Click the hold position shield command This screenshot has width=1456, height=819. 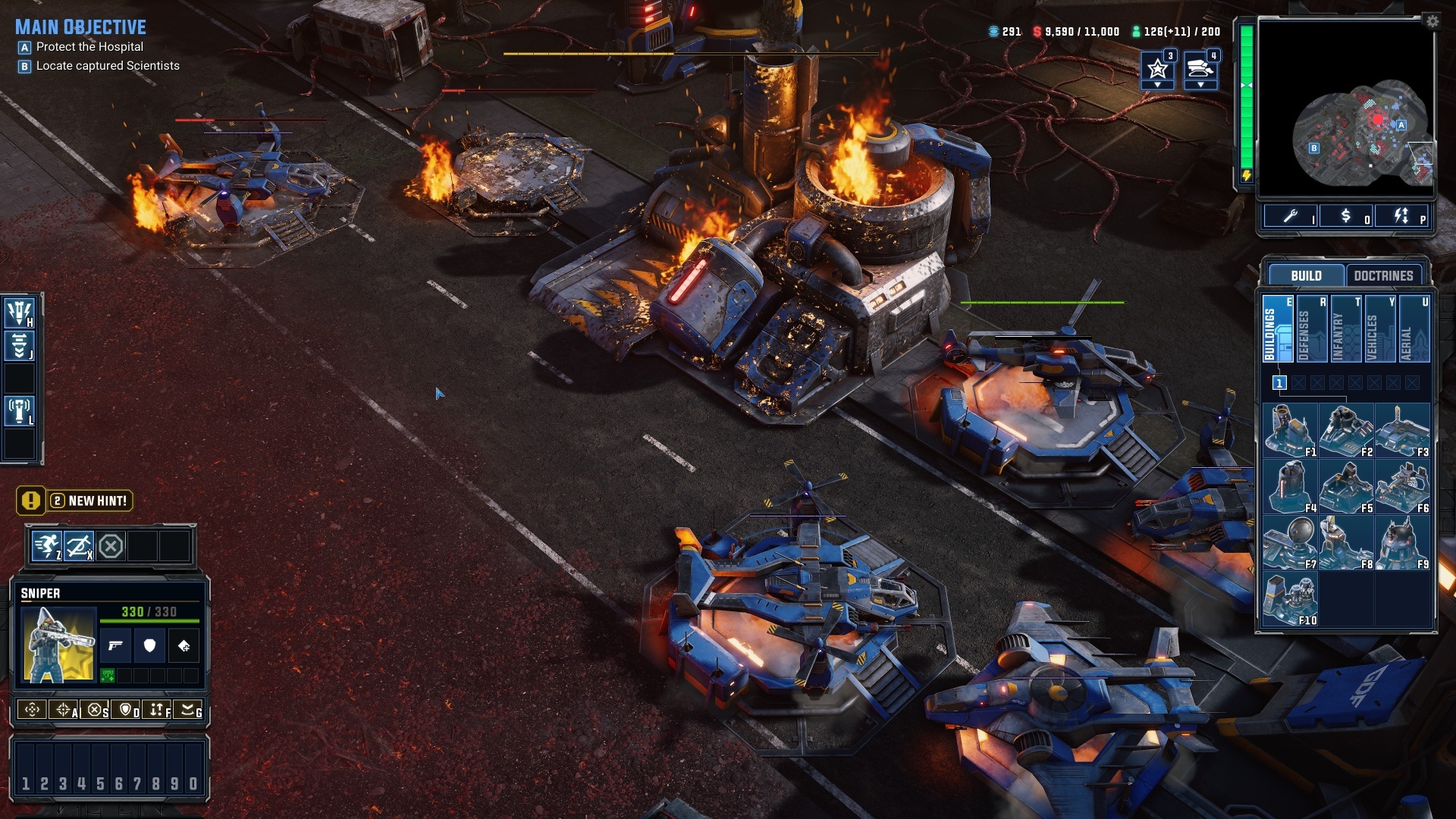(126, 710)
